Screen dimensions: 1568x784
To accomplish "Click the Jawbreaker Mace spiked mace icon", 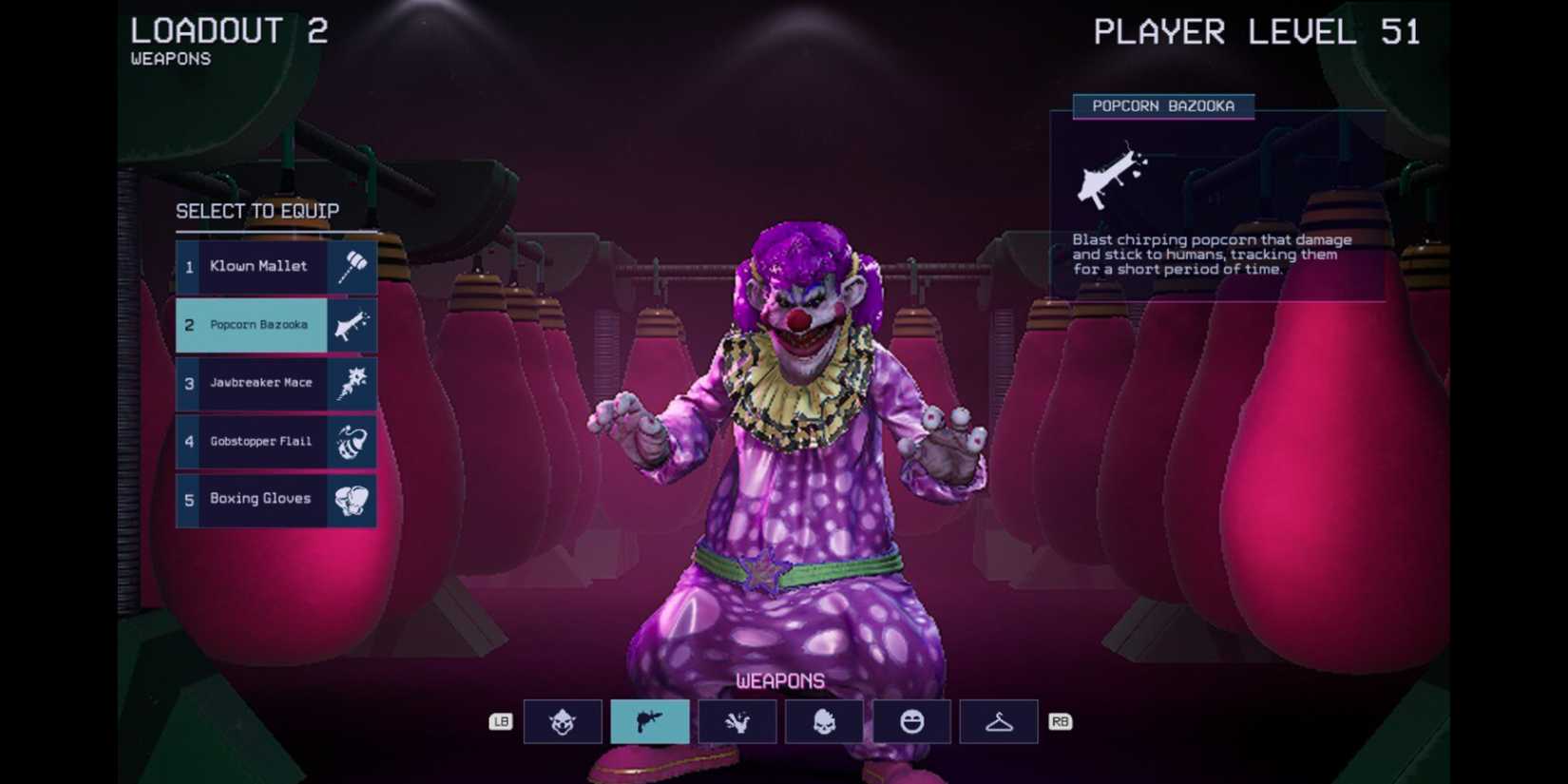I will coord(352,383).
